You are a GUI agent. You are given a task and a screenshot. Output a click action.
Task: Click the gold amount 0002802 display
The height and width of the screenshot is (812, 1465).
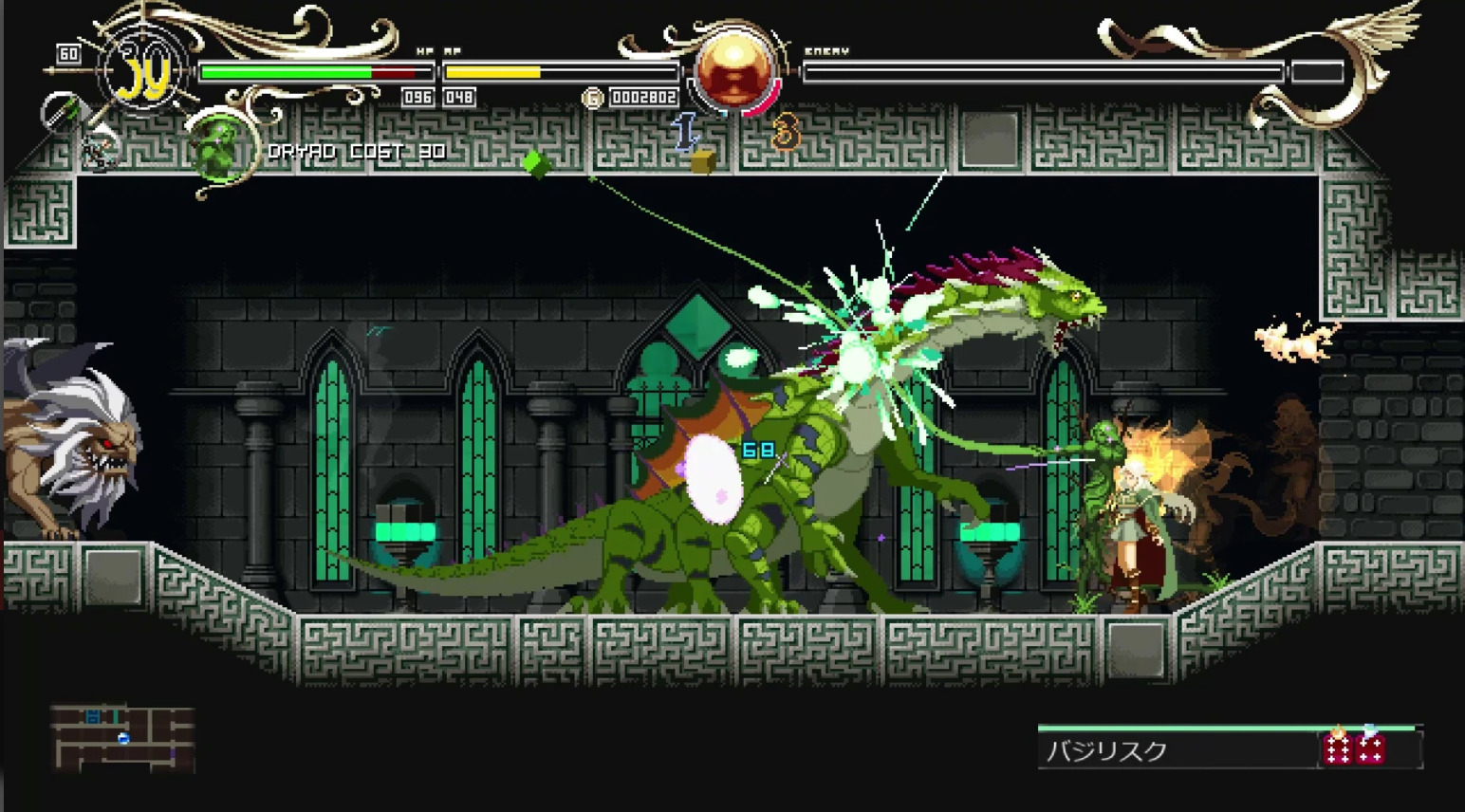(x=645, y=99)
